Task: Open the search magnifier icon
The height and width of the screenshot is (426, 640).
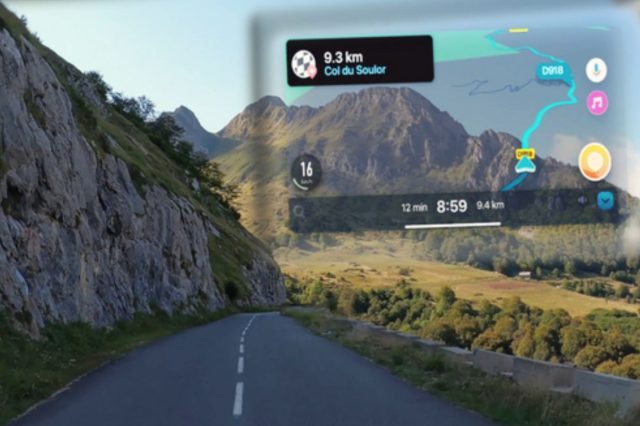Action: point(299,210)
